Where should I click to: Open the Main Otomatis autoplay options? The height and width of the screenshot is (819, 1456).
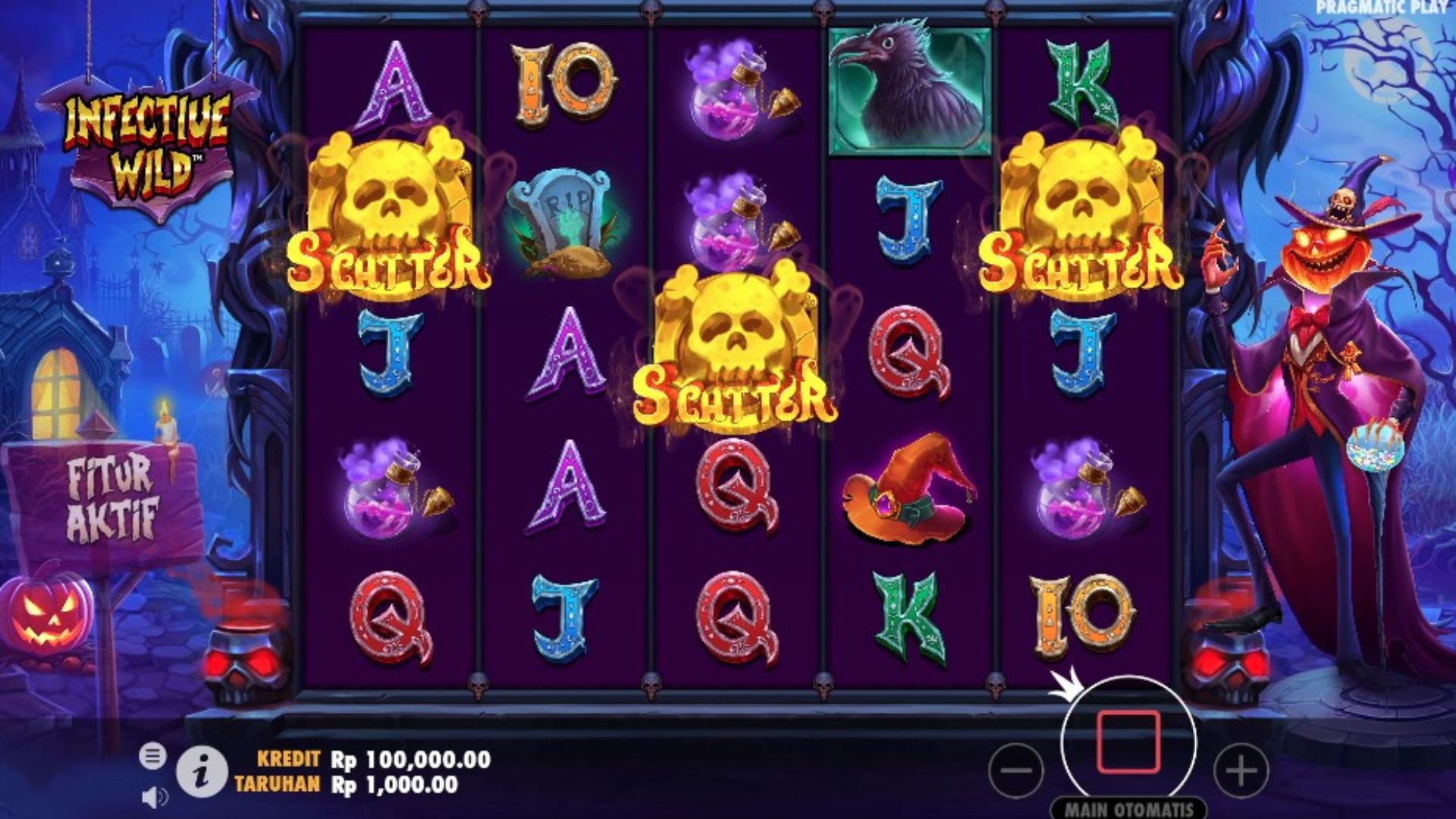(x=1128, y=808)
